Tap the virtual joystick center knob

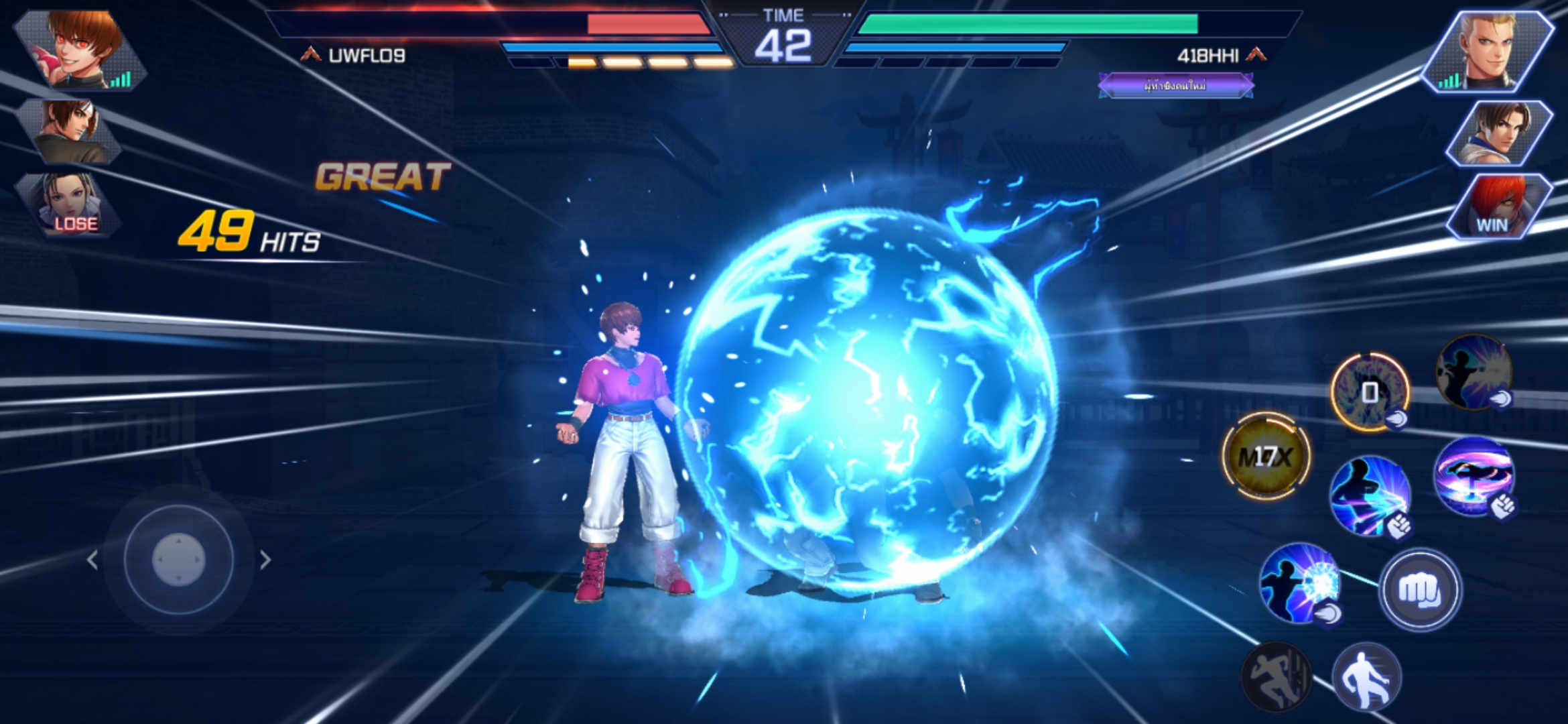click(x=178, y=558)
